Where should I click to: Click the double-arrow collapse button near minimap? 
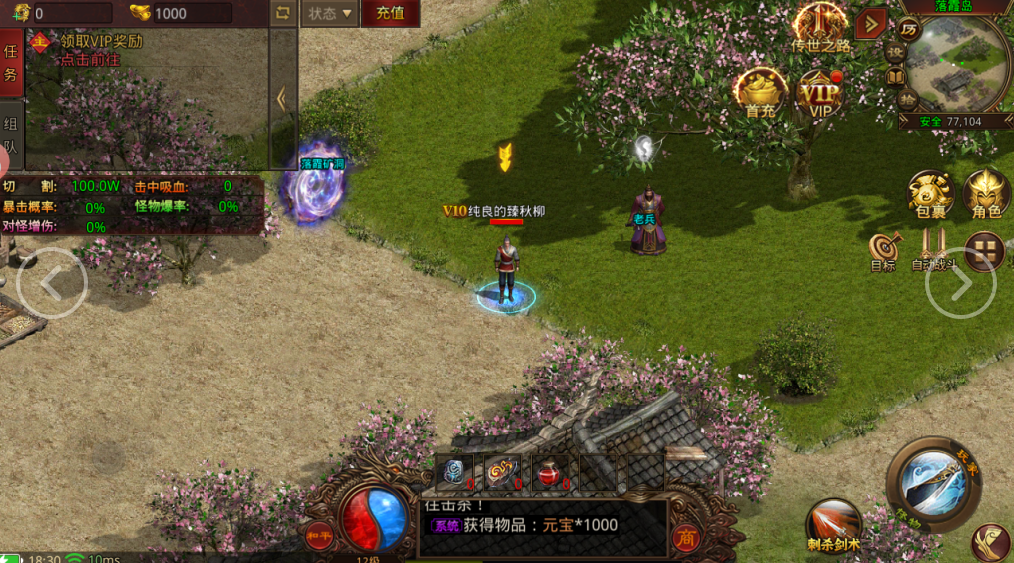(871, 23)
